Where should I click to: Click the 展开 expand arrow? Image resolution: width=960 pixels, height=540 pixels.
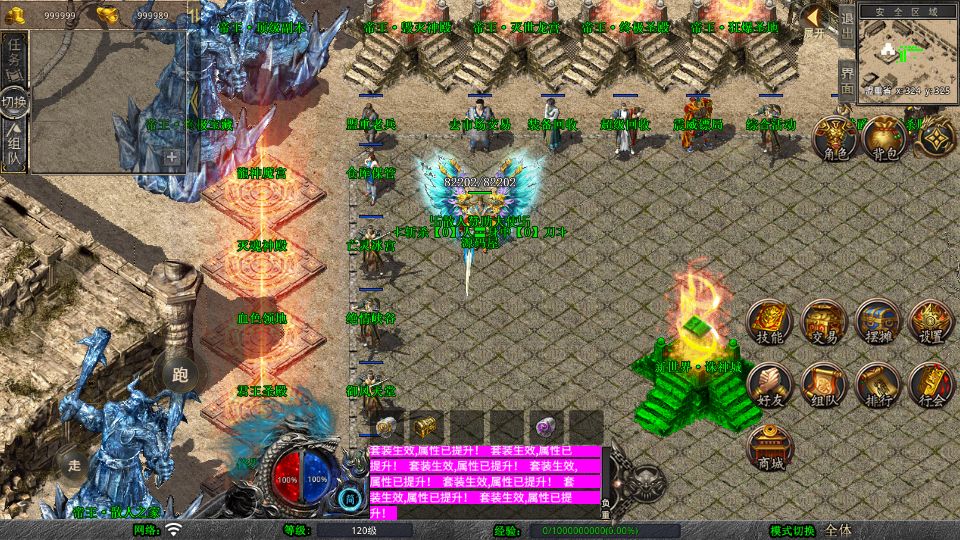(817, 22)
